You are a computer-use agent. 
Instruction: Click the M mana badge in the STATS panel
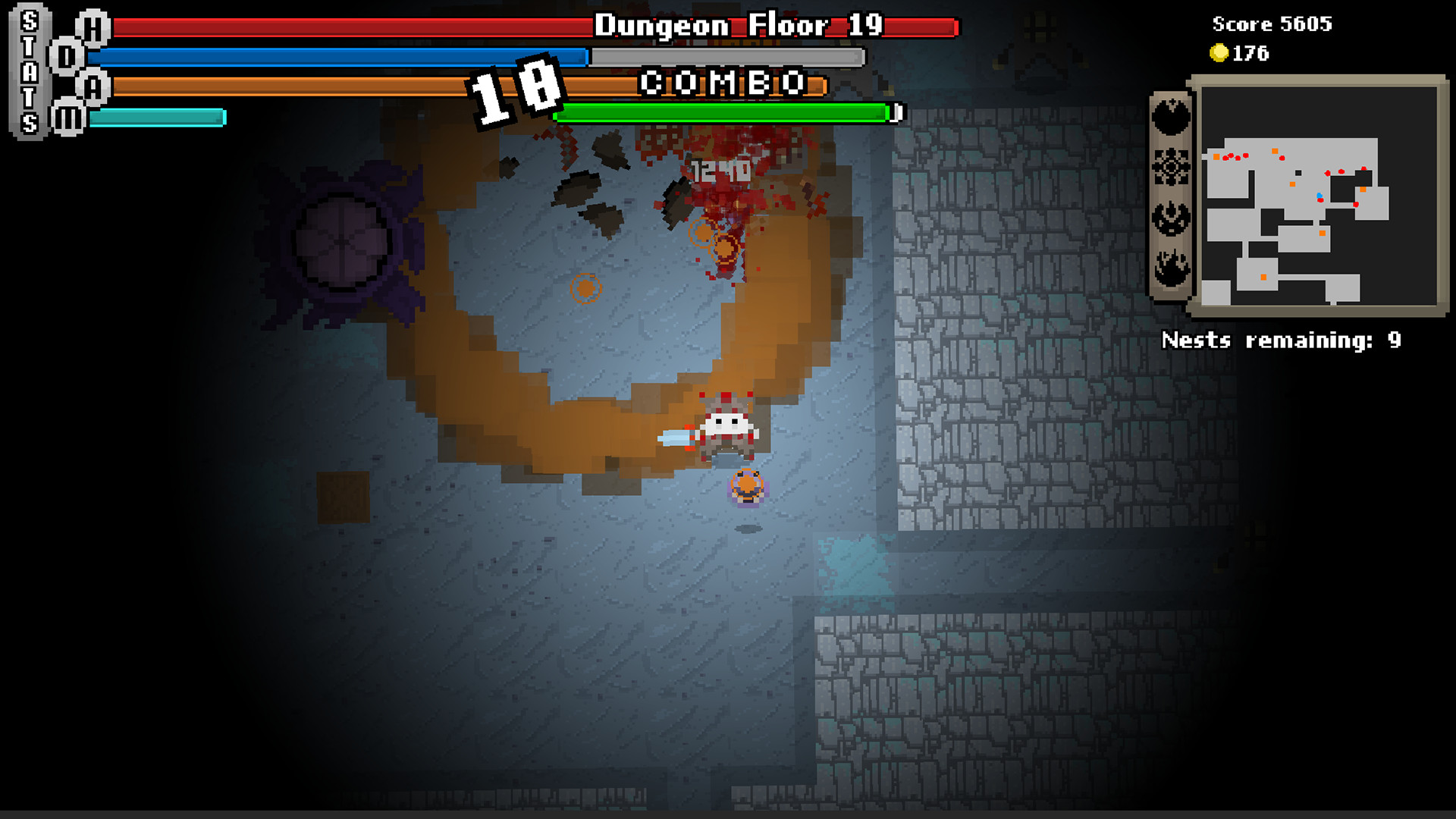coord(68,116)
